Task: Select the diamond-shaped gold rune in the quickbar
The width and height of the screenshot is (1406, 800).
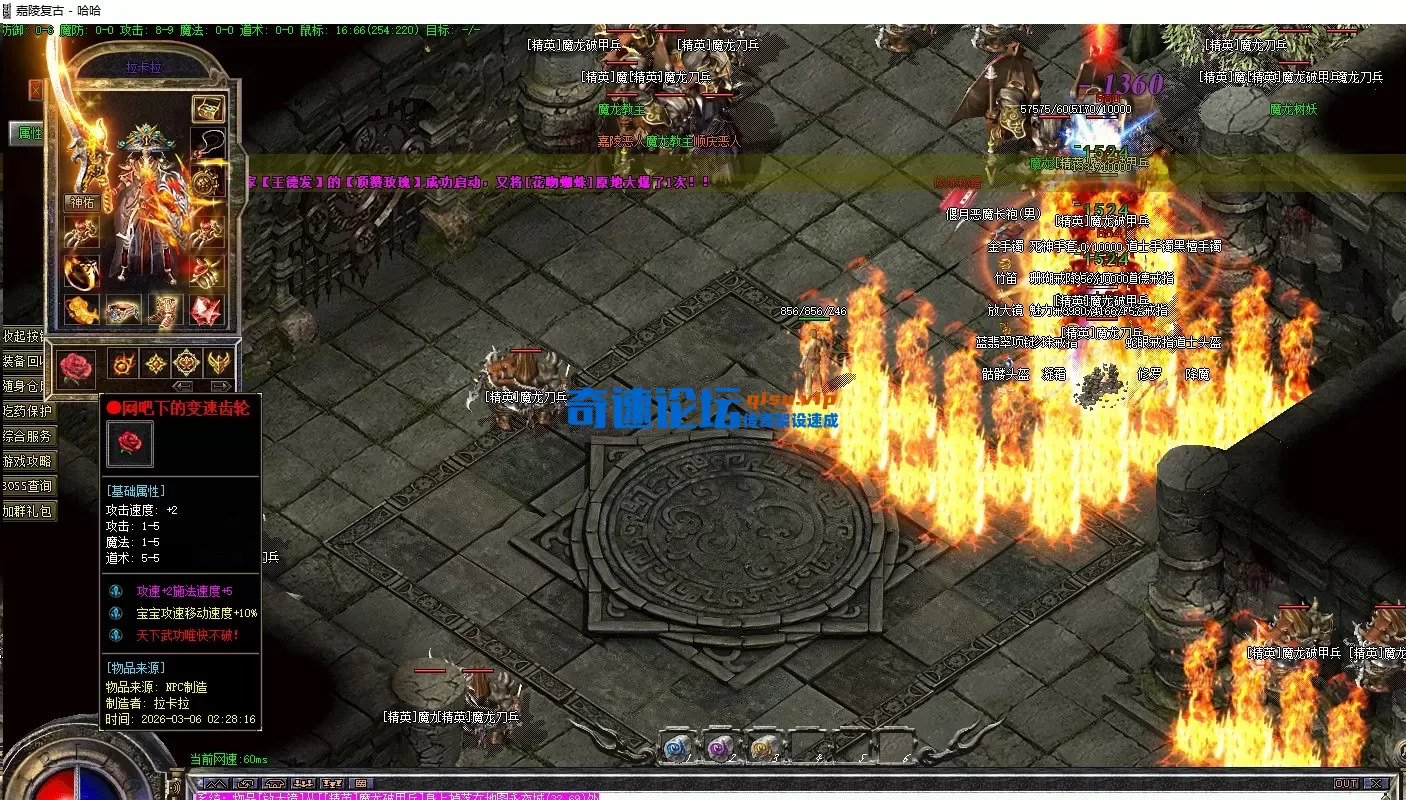Action: pyautogui.click(x=155, y=363)
